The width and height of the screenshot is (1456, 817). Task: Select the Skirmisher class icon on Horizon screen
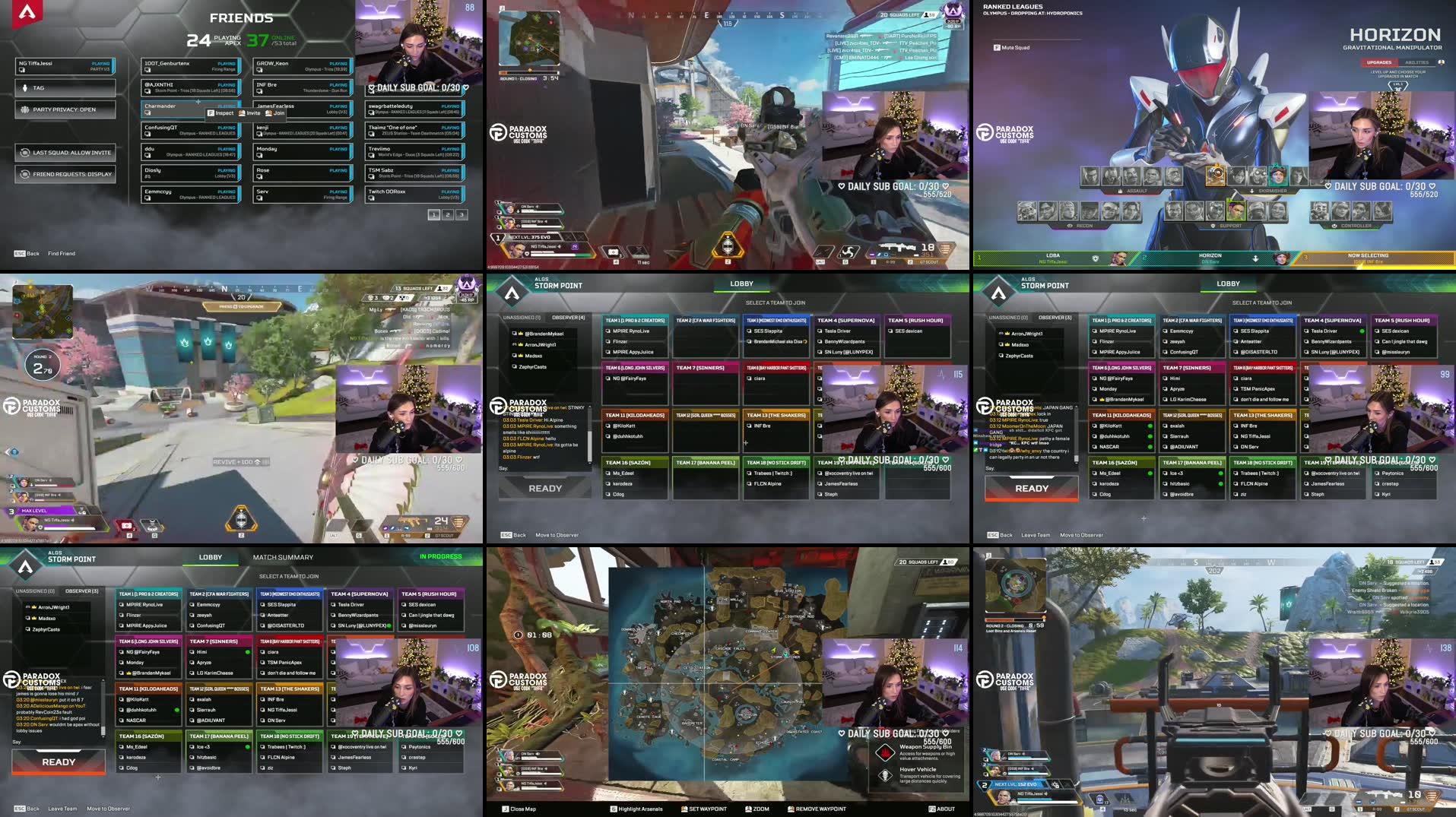click(x=1251, y=192)
